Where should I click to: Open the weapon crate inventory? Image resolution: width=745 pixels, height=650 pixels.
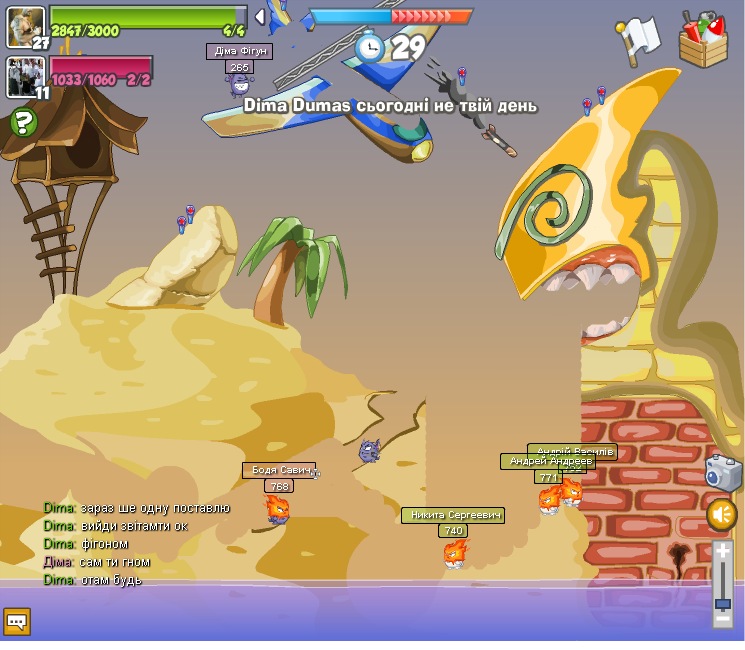coord(703,40)
